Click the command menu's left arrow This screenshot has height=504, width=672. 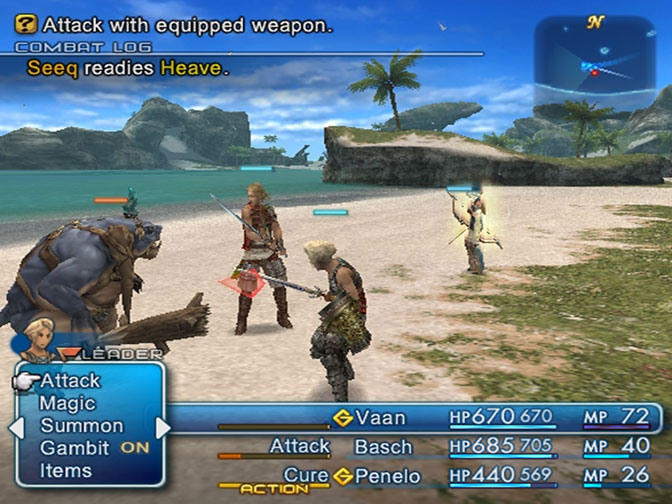[13, 427]
